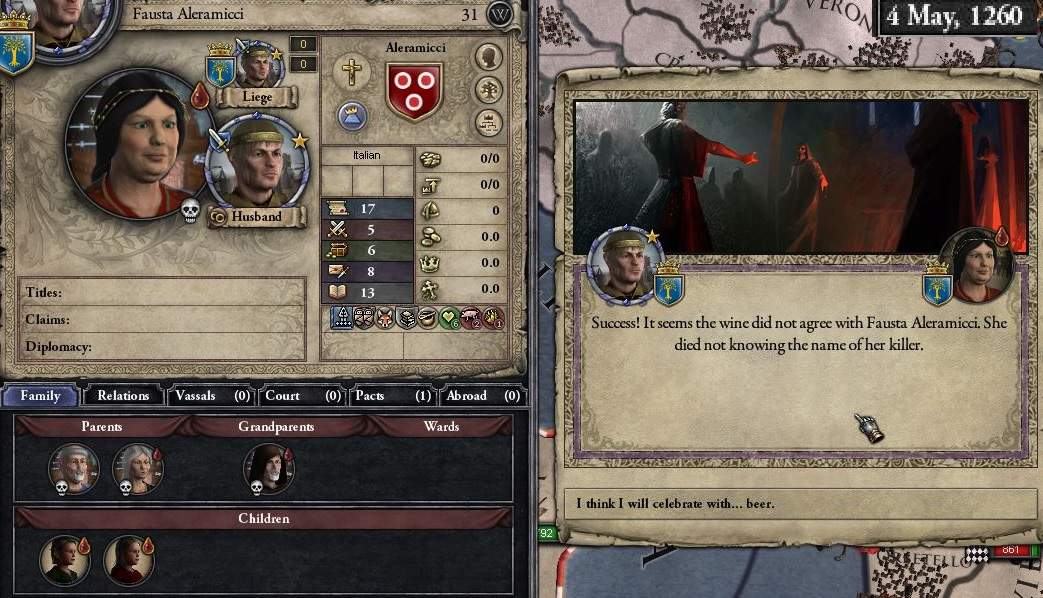Switch to the Family tab
Image resolution: width=1043 pixels, height=598 pixels.
click(x=41, y=395)
